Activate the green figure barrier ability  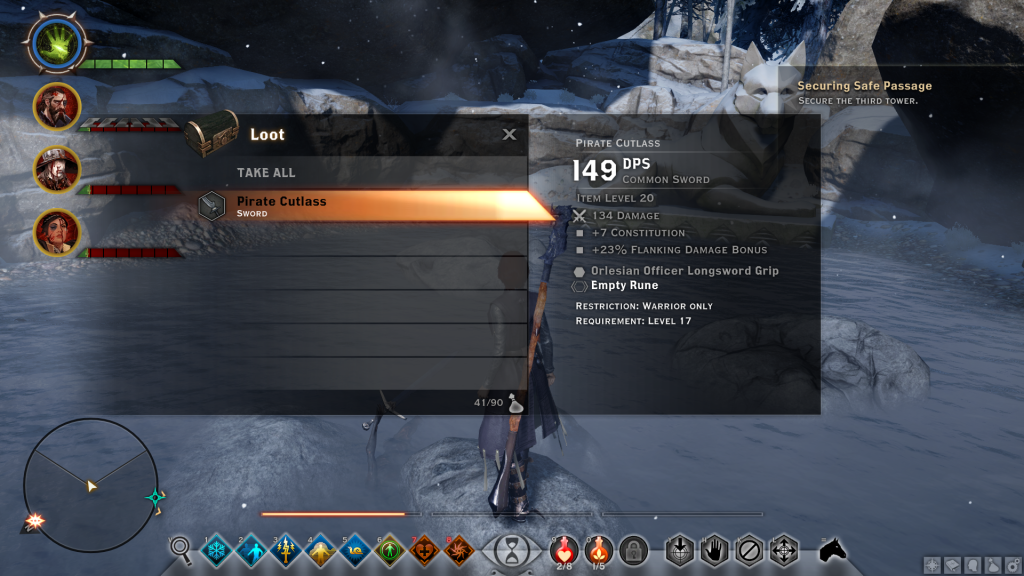click(390, 549)
